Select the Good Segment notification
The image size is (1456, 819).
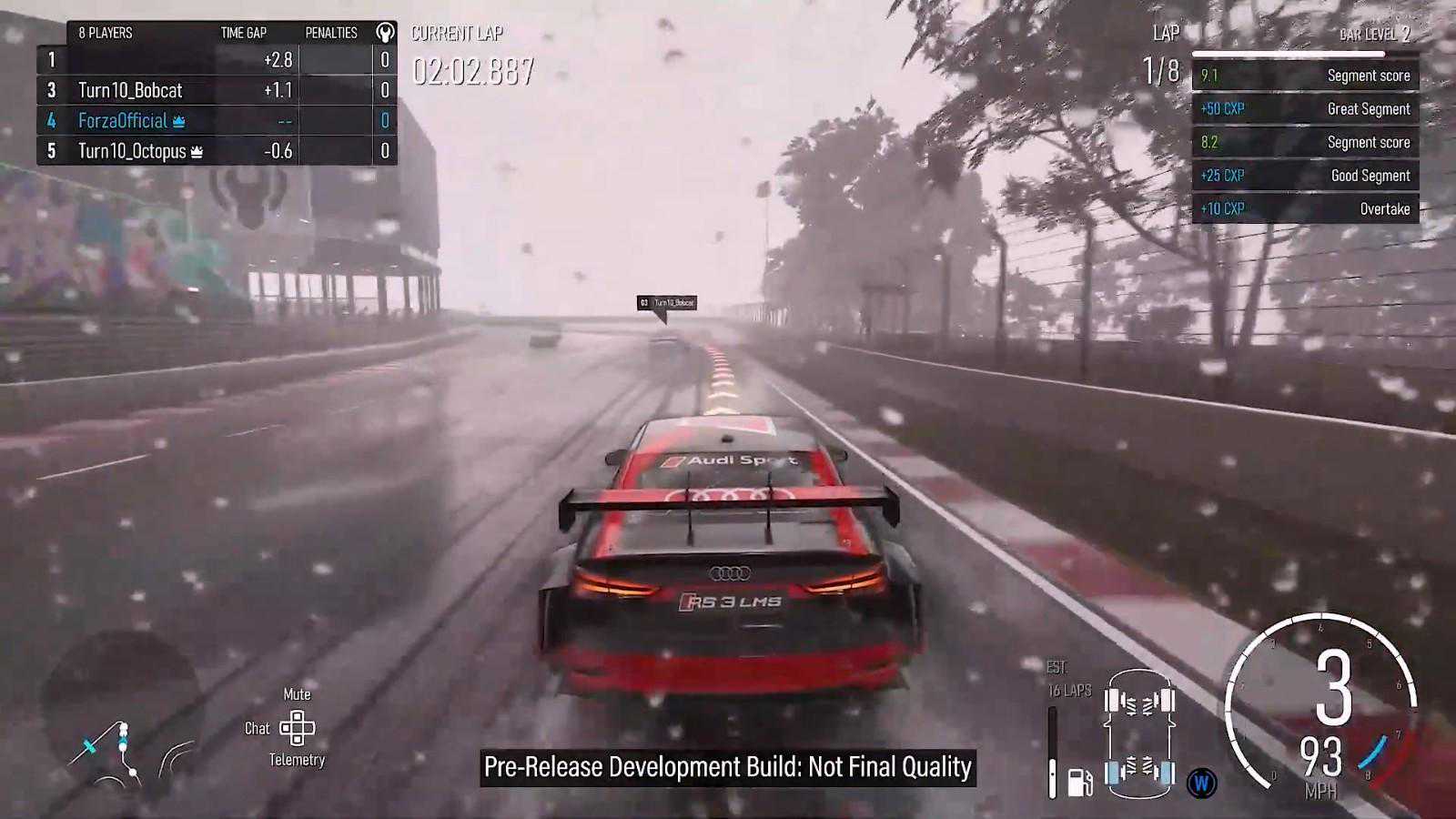[x=1305, y=176]
